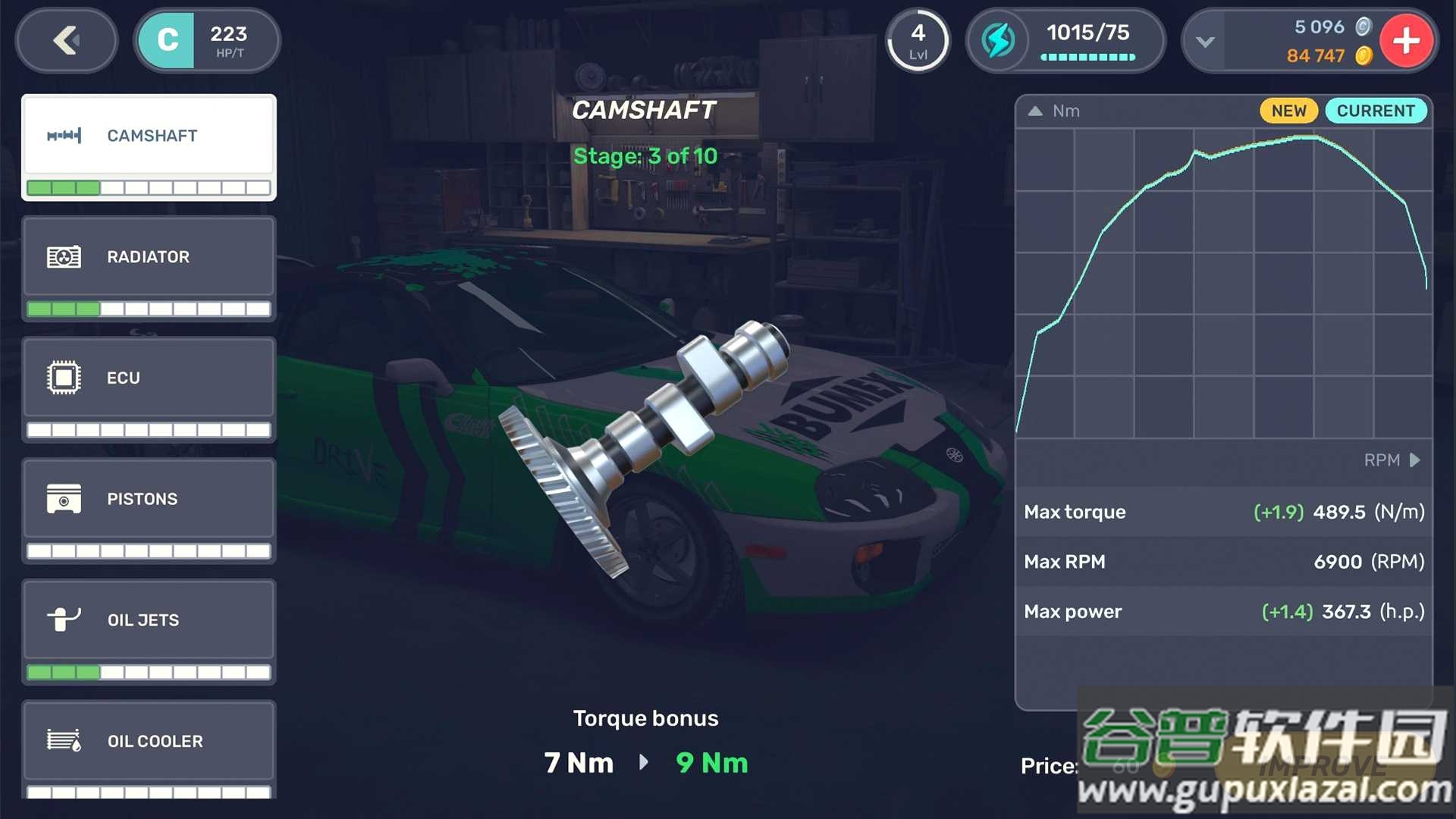Click the C-class HP/T rating badge
1456x819 pixels.
(206, 40)
